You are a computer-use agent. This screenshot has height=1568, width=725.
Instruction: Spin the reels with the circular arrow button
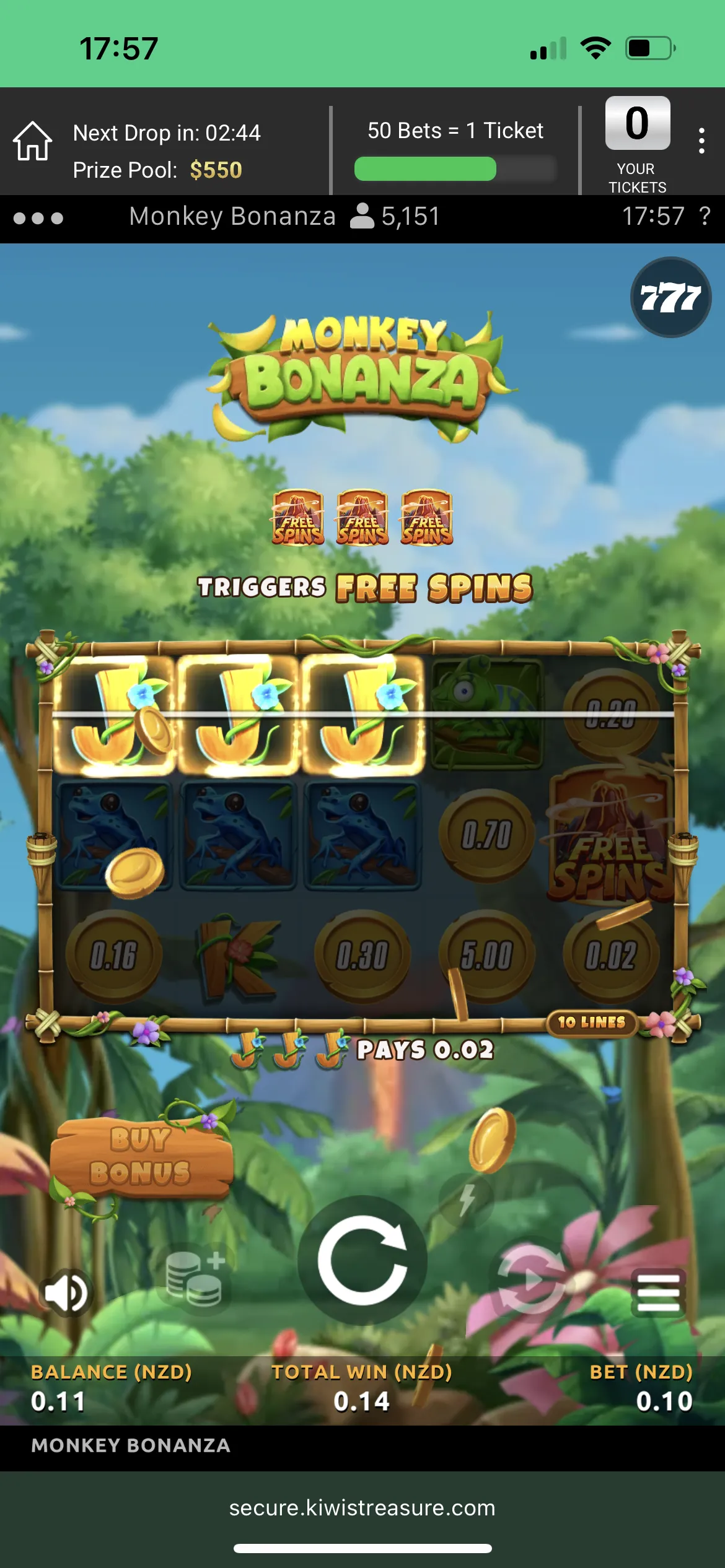(x=362, y=1260)
